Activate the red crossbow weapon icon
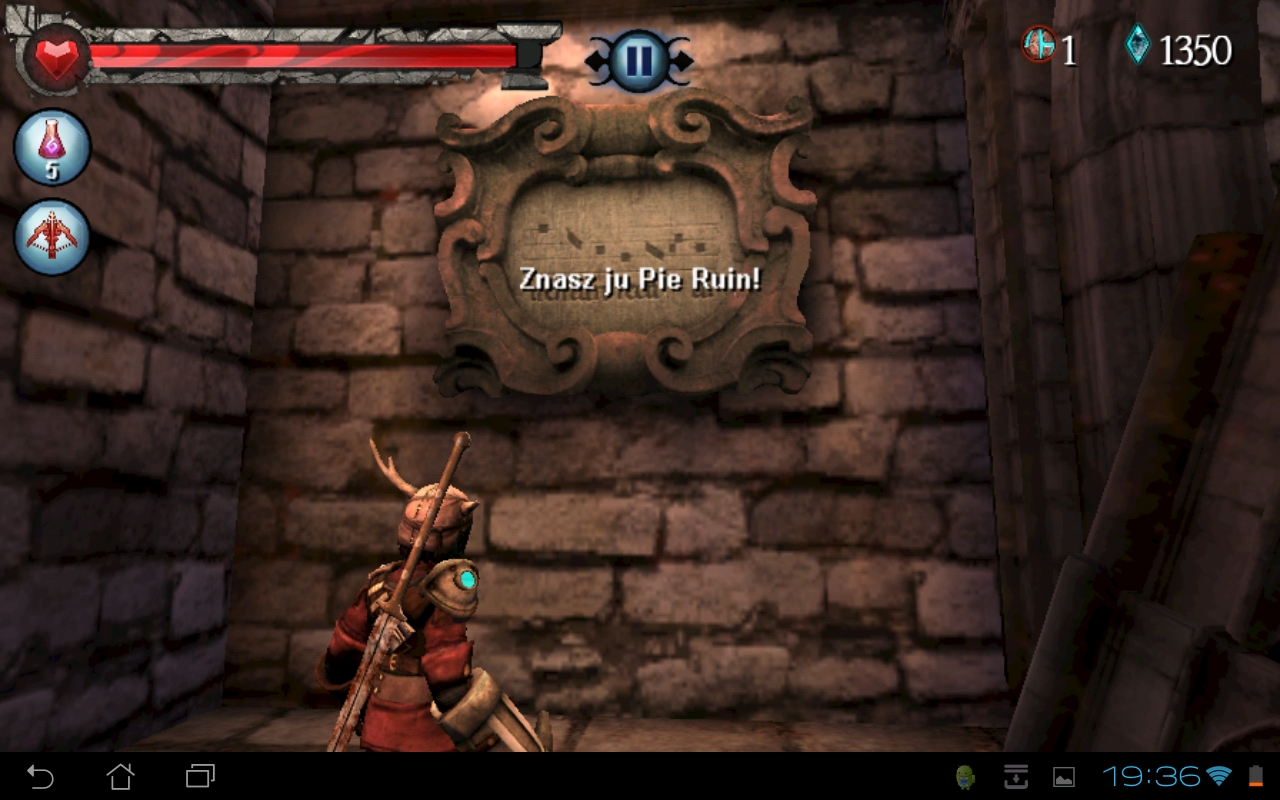Viewport: 1280px width, 800px height. 52,237
